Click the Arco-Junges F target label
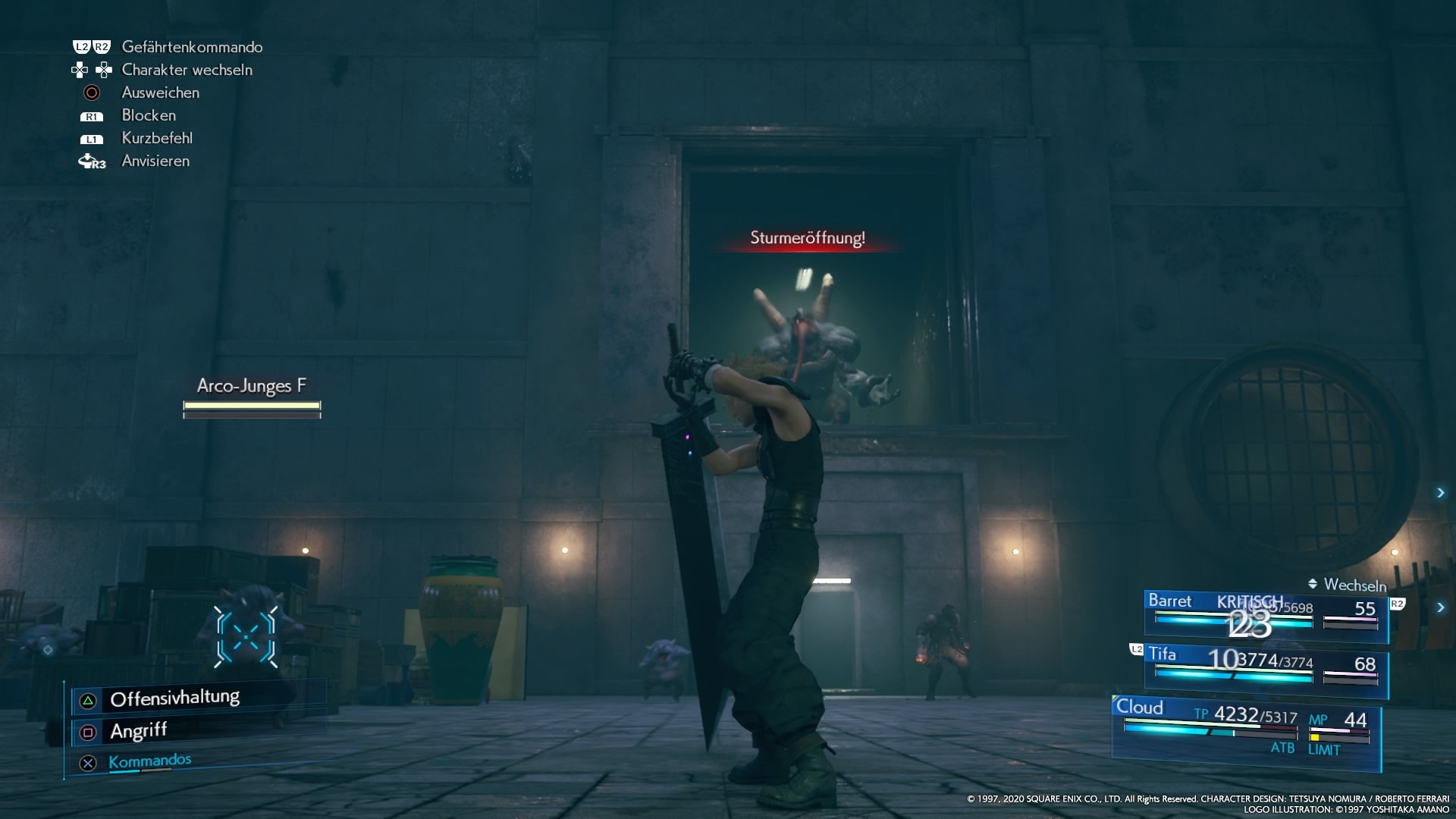1456x819 pixels. point(251,386)
